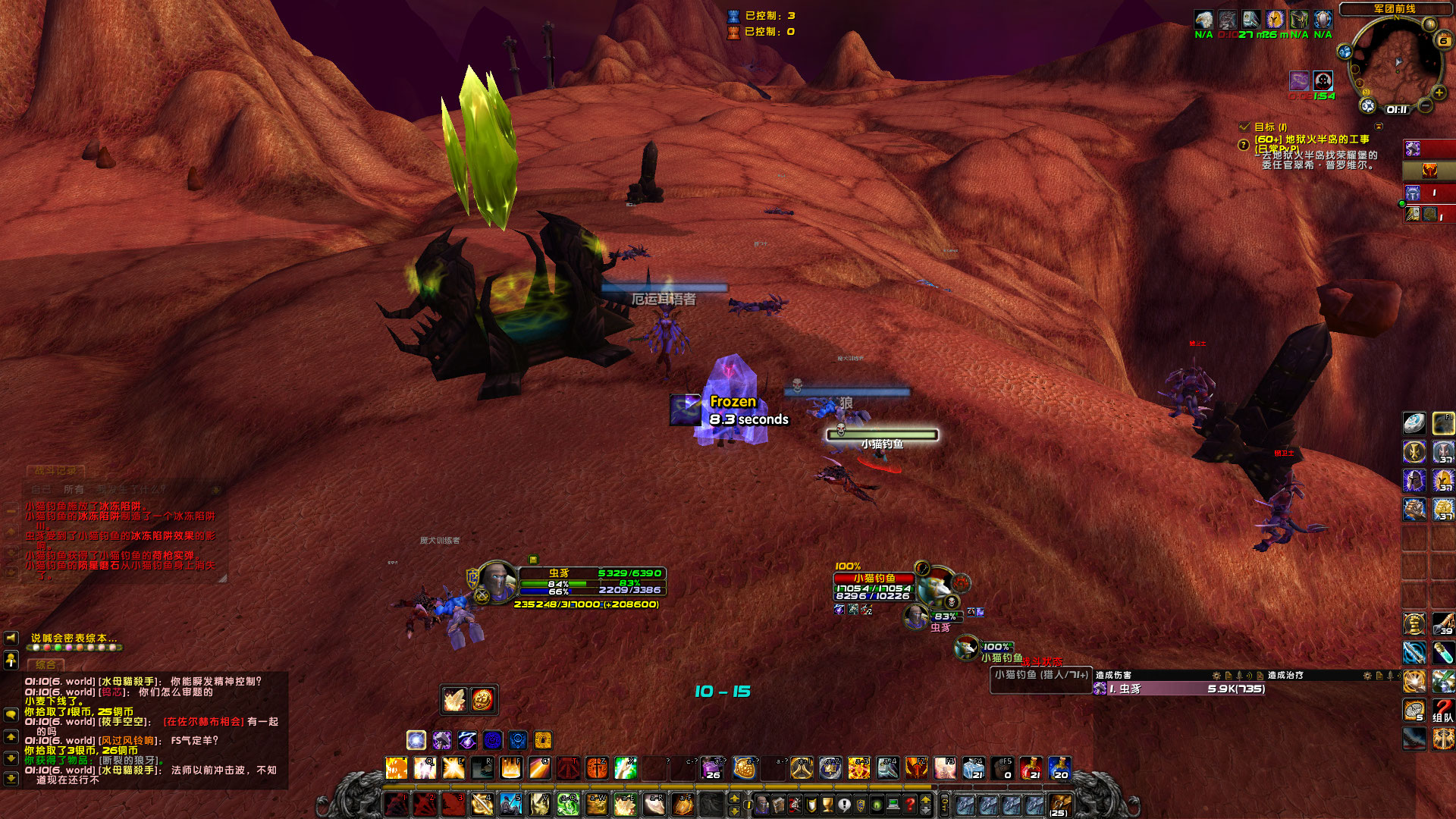Open the calendar on the minimap showing 6
The width and height of the screenshot is (1456, 819).
[1442, 40]
